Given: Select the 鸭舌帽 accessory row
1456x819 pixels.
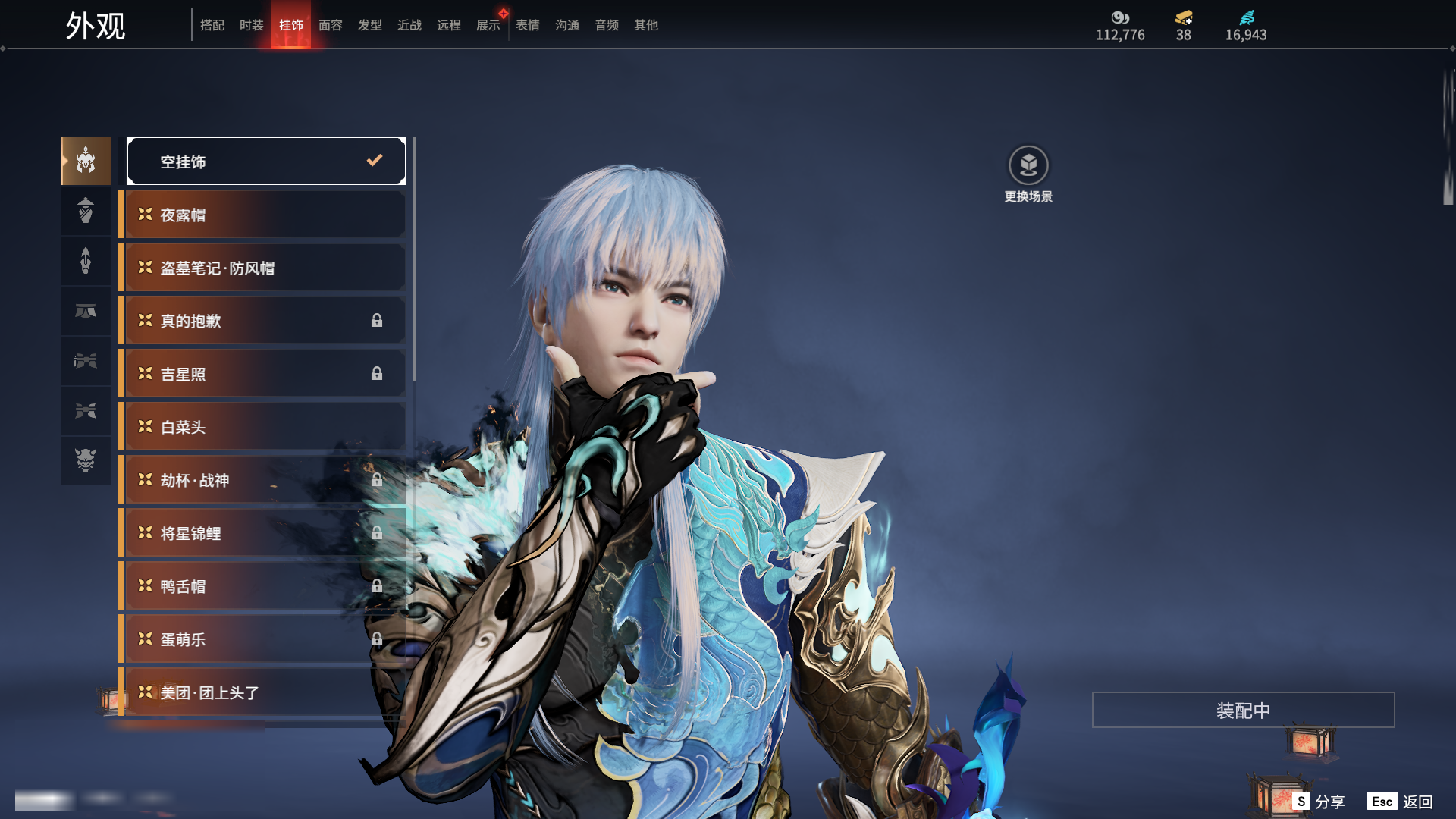Looking at the screenshot, I should click(262, 586).
